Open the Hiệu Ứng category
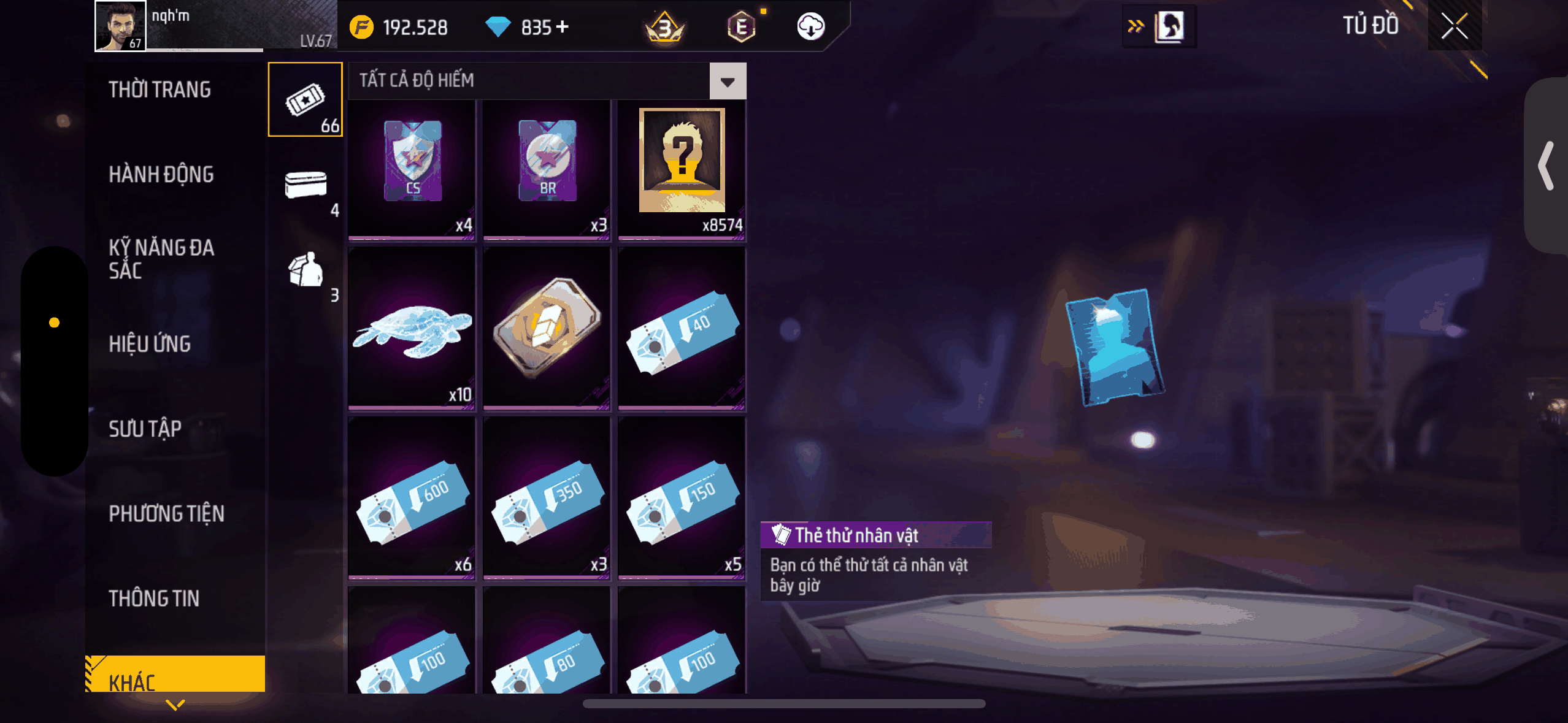This screenshot has height=723, width=1568. click(x=150, y=344)
